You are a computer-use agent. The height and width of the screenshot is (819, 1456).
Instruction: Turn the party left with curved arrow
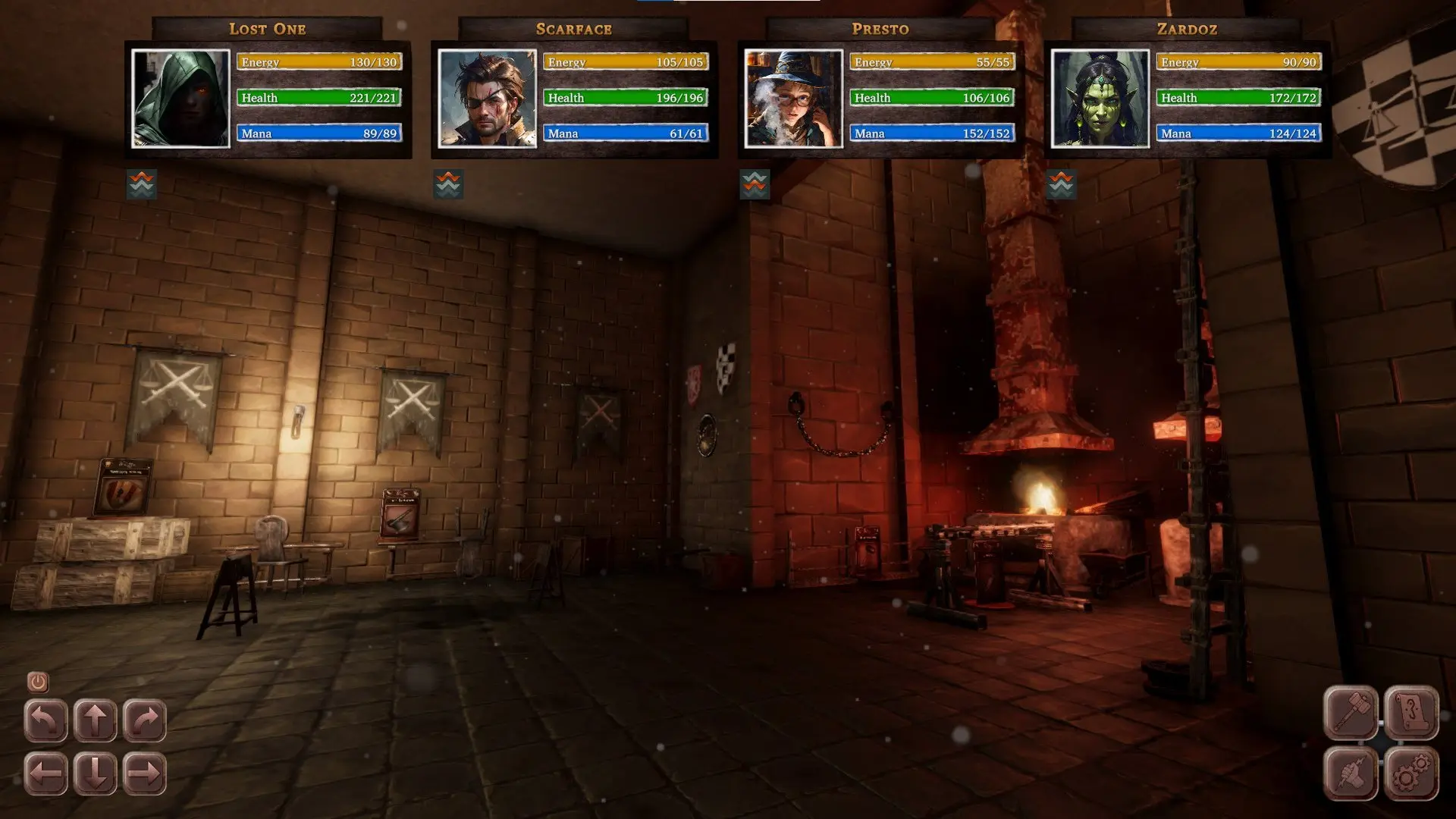45,720
